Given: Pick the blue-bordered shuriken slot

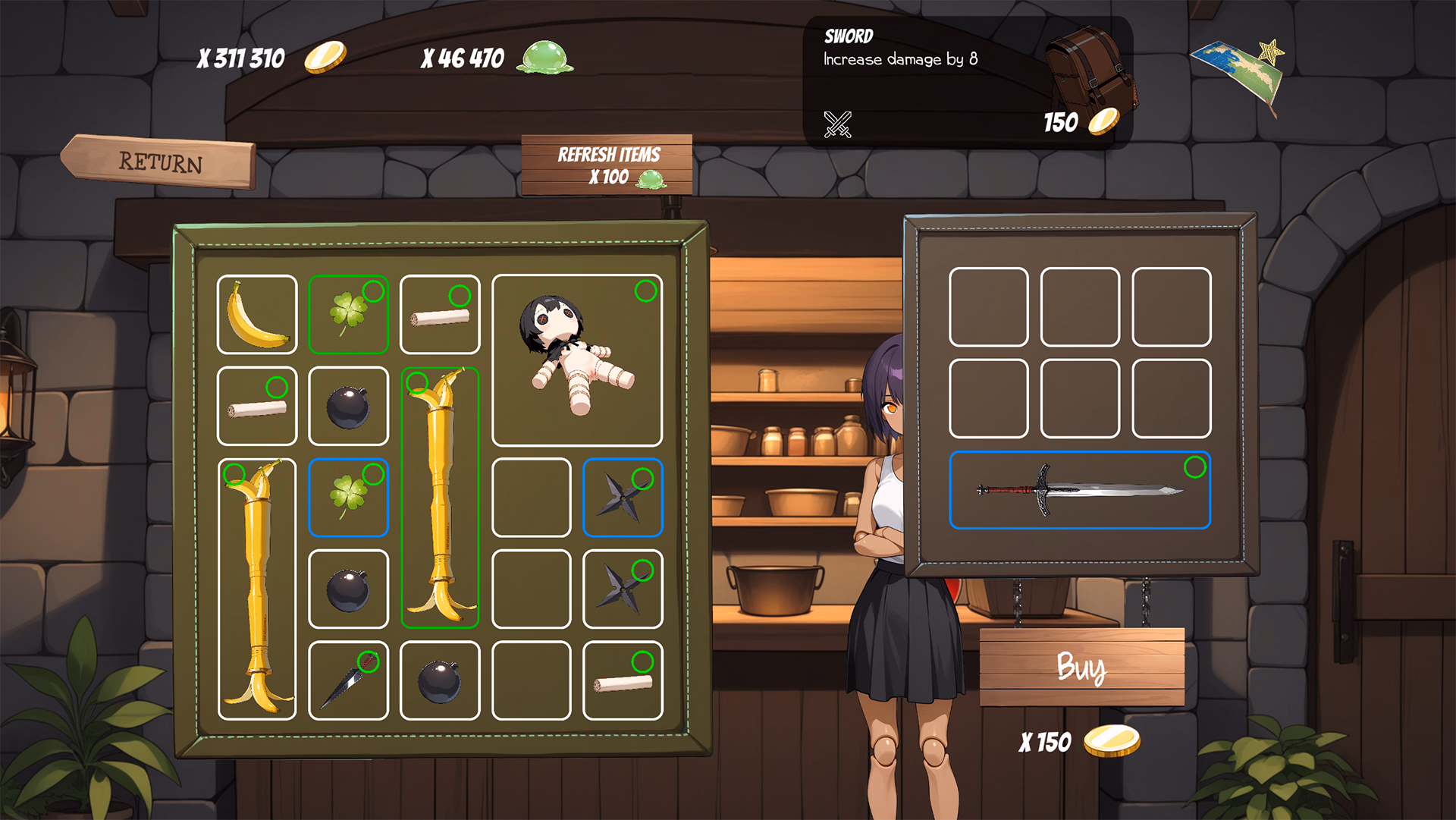Looking at the screenshot, I should click(x=623, y=498).
